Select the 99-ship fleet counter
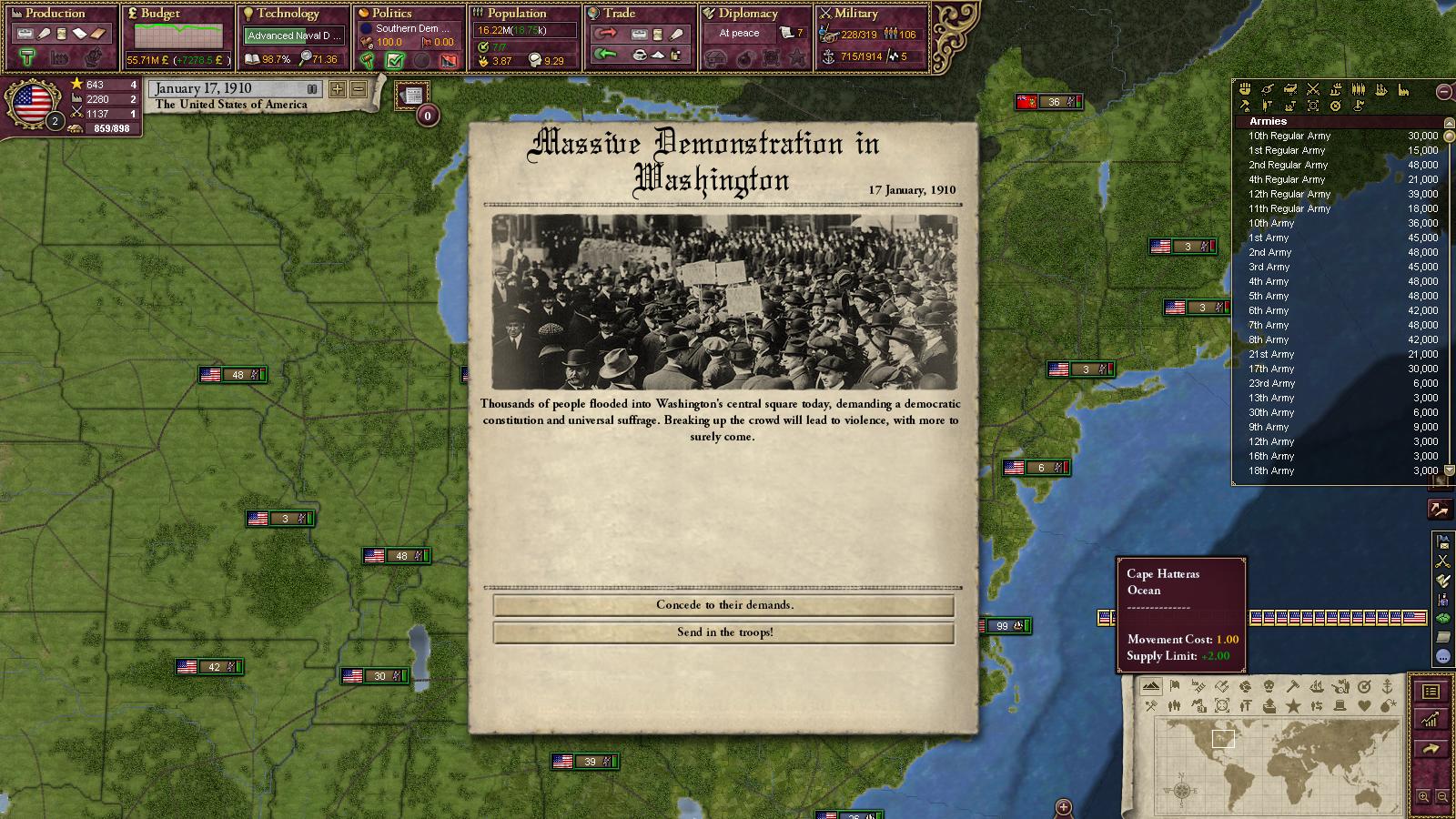 click(x=1005, y=626)
